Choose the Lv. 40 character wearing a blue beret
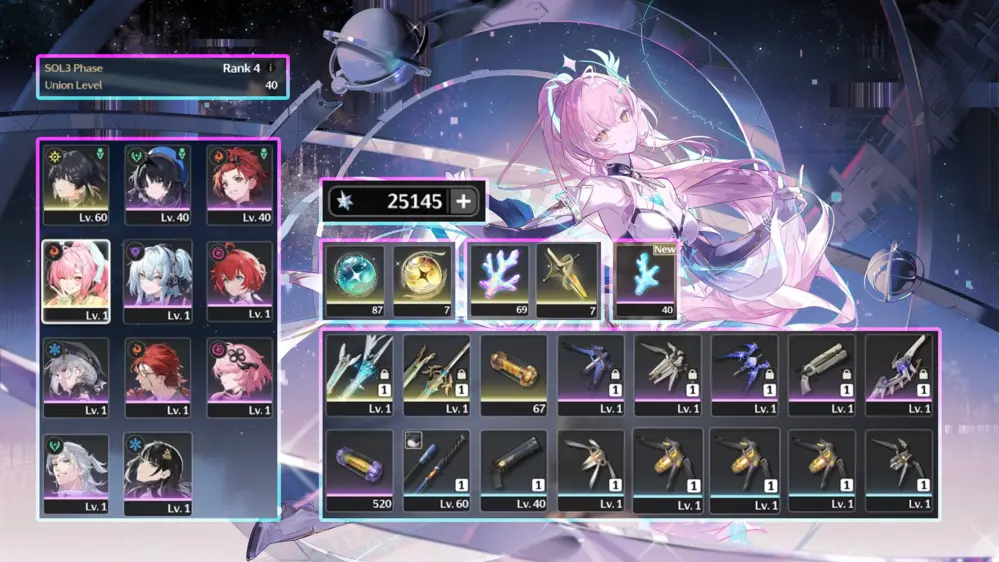Screen dimensions: 999x562 158,183
